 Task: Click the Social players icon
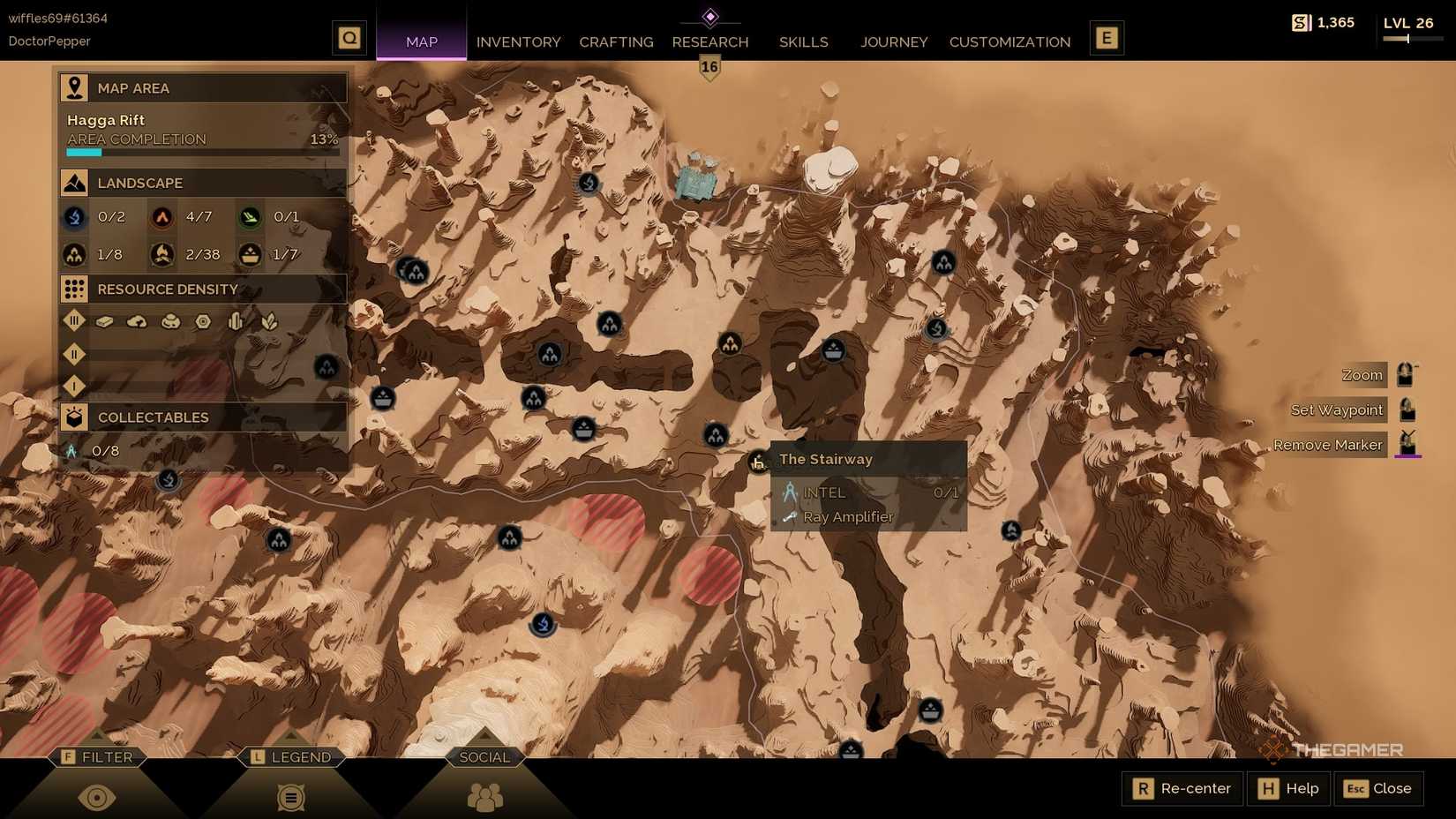tap(484, 797)
